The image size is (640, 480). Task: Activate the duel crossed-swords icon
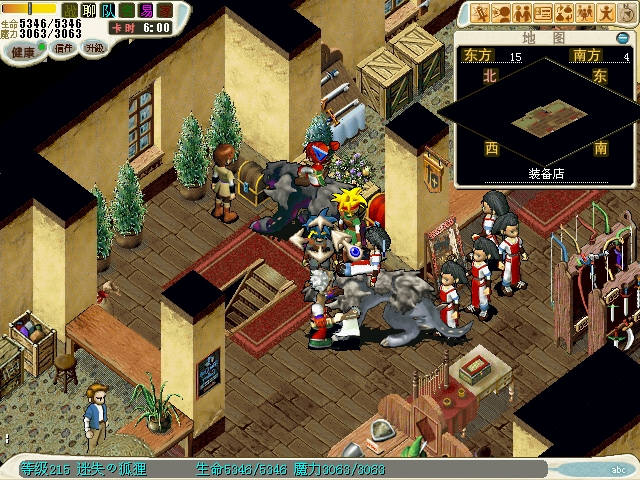click(x=481, y=13)
